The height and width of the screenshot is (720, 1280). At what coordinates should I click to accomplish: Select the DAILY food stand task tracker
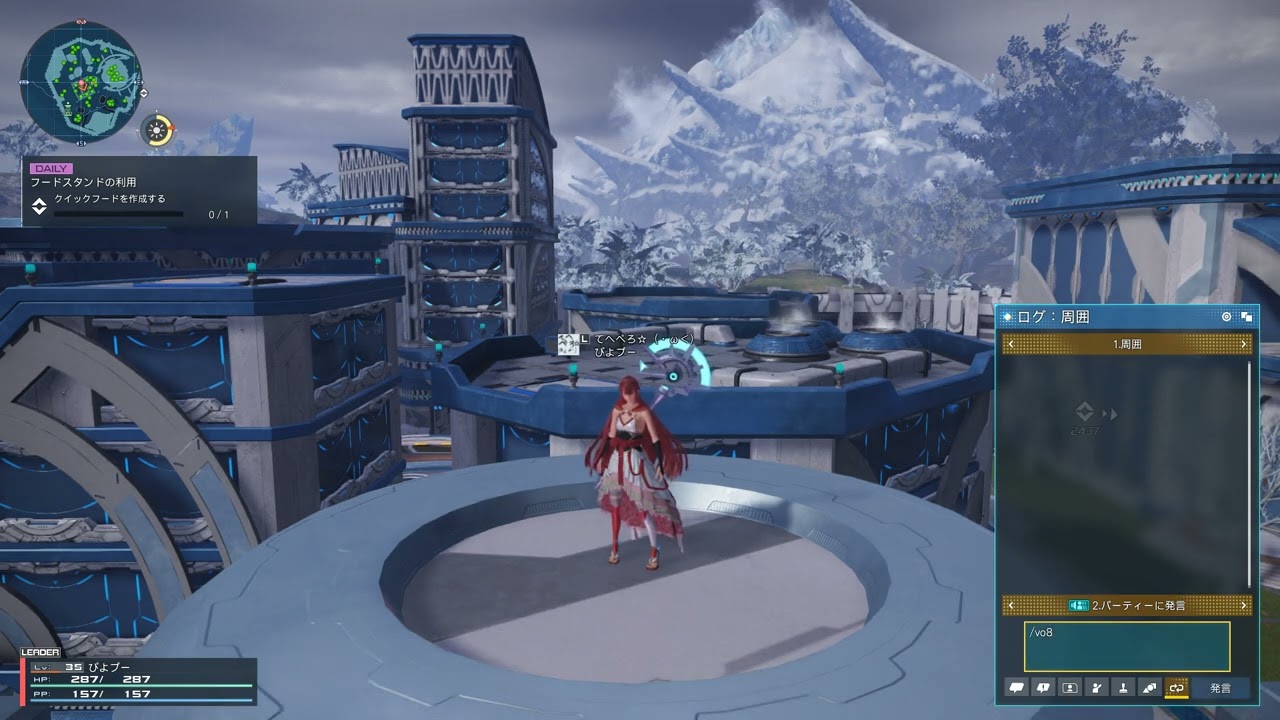coord(139,192)
